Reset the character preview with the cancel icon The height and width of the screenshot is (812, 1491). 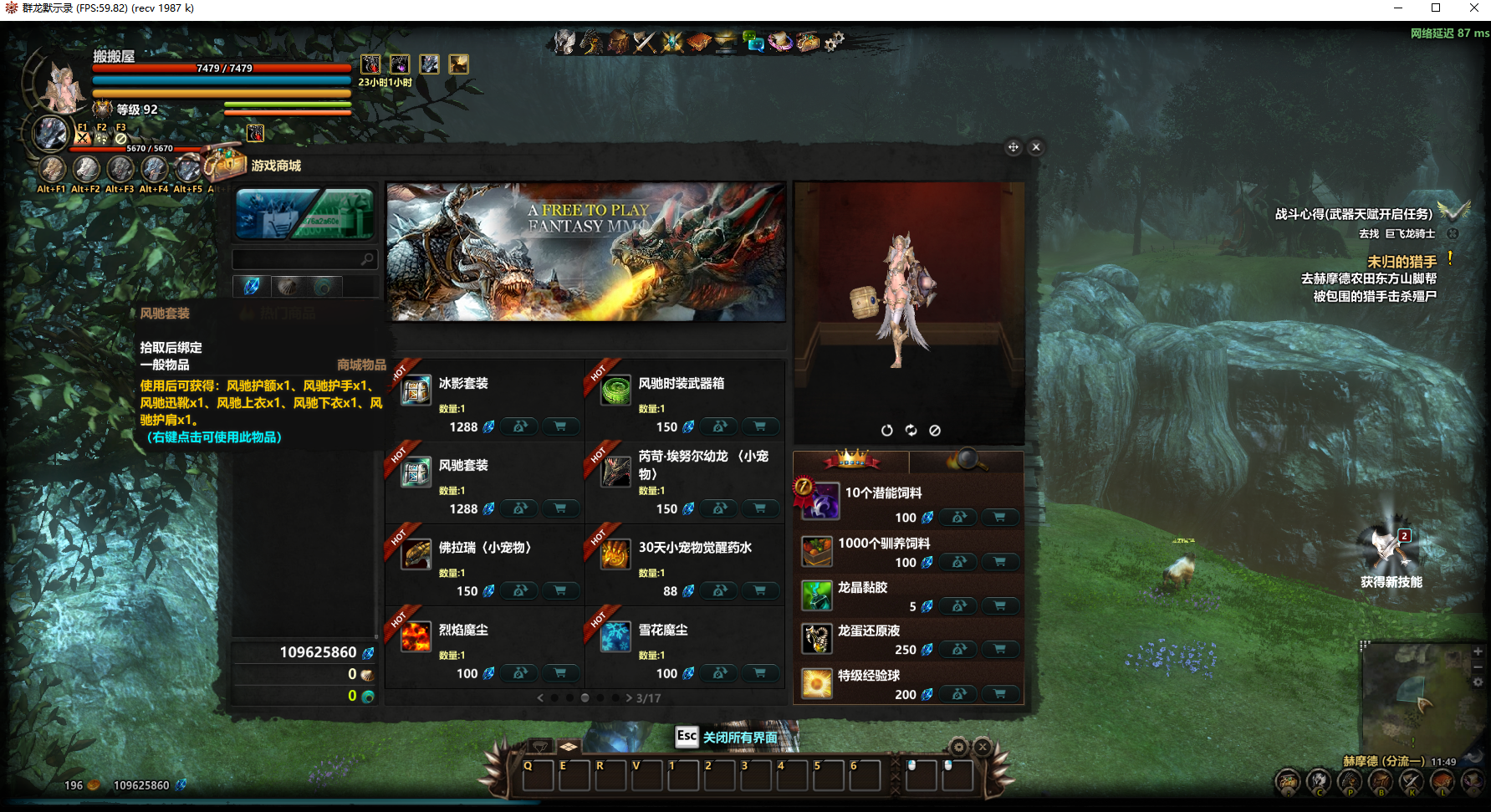tap(935, 430)
